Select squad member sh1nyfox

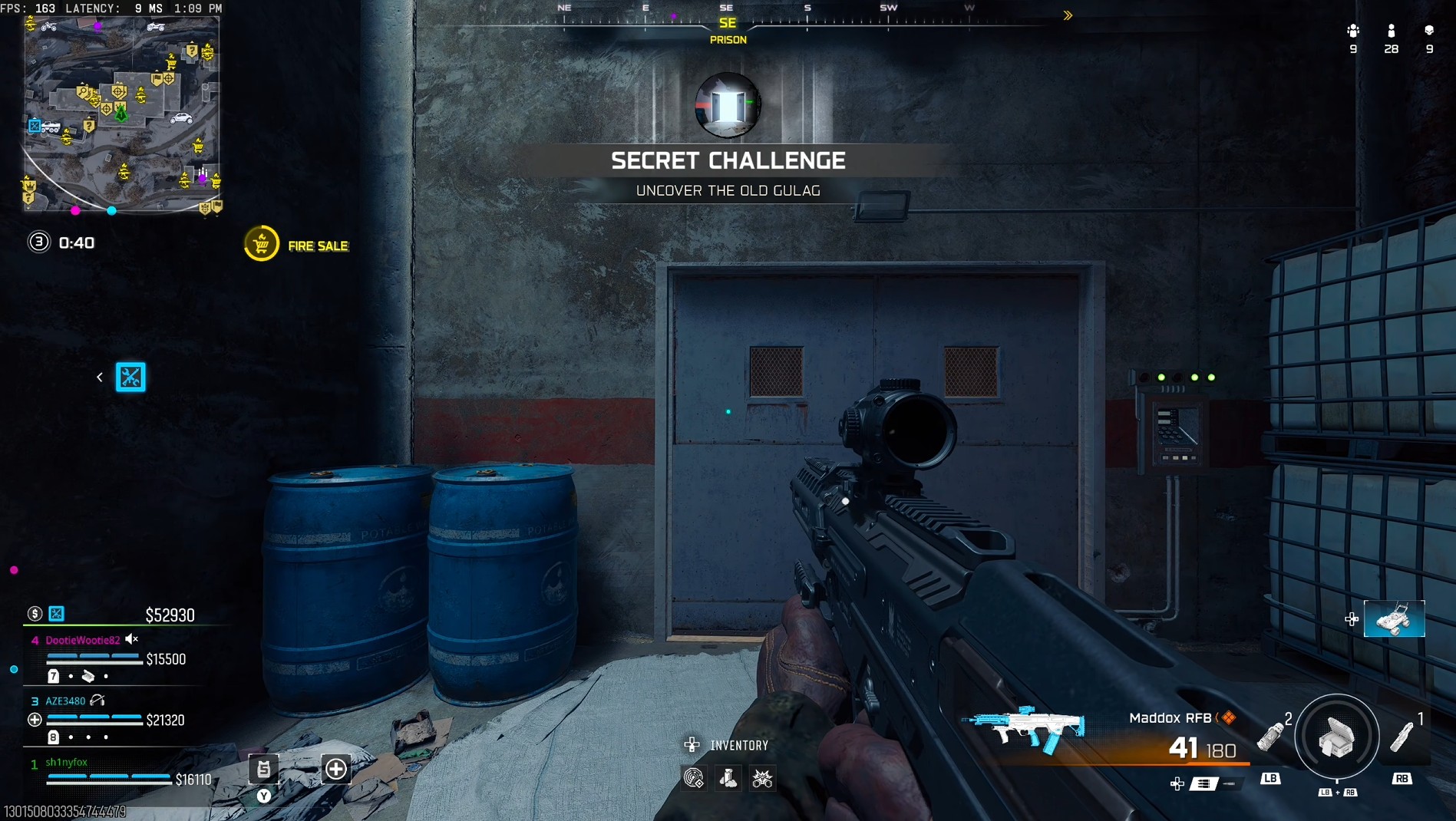(67, 762)
